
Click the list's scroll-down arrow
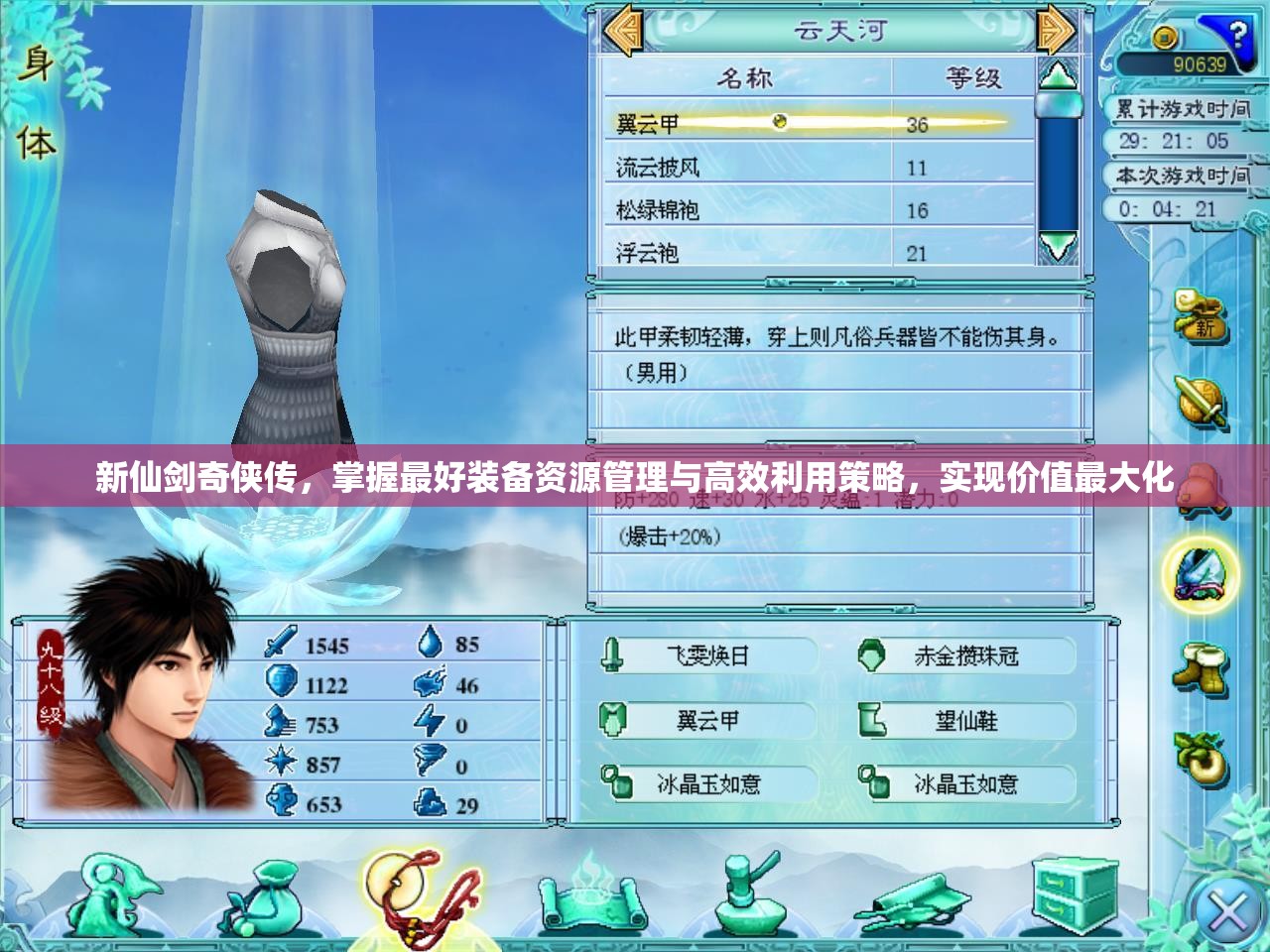(1058, 246)
